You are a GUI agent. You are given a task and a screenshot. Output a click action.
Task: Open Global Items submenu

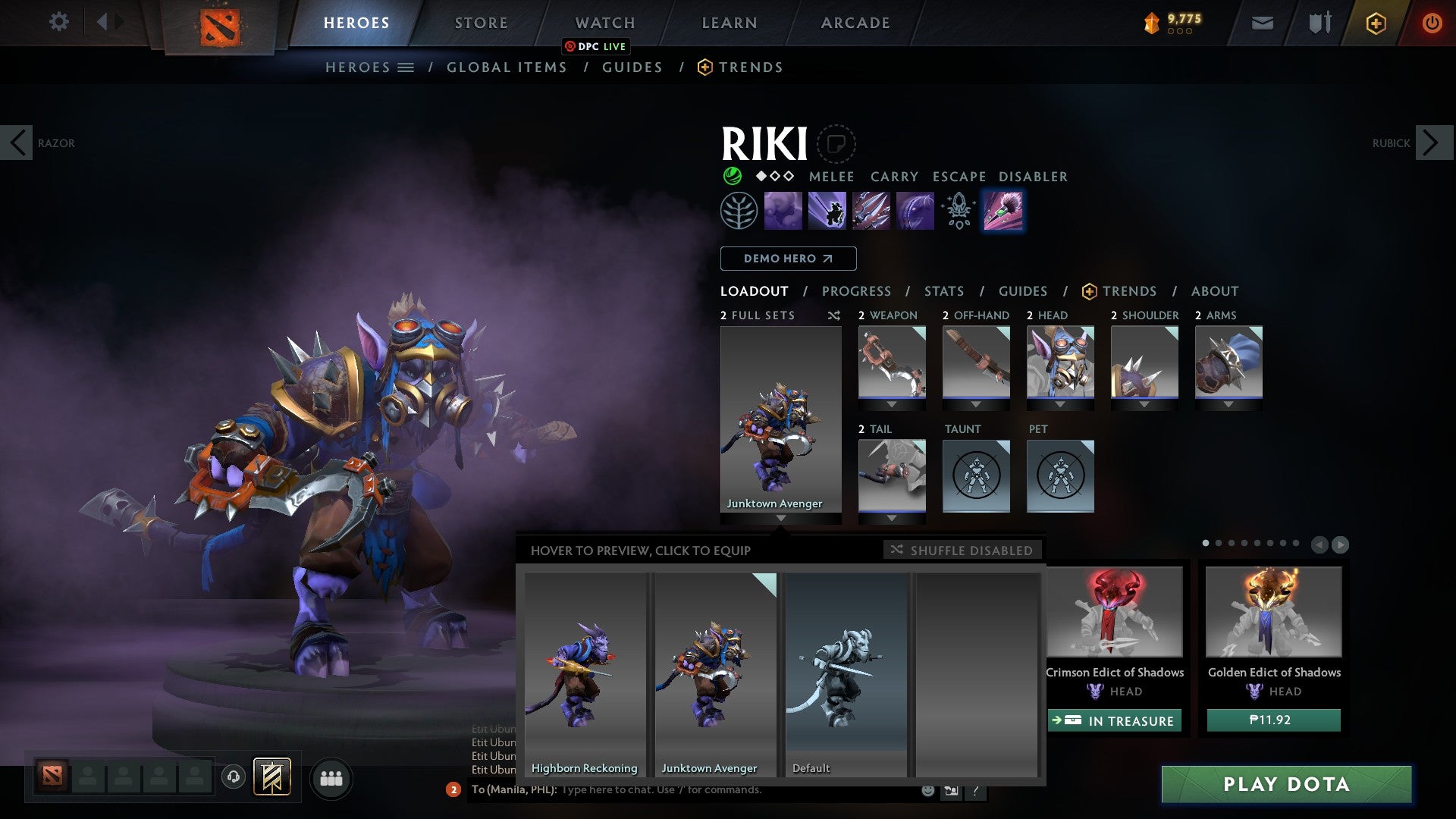(507, 67)
